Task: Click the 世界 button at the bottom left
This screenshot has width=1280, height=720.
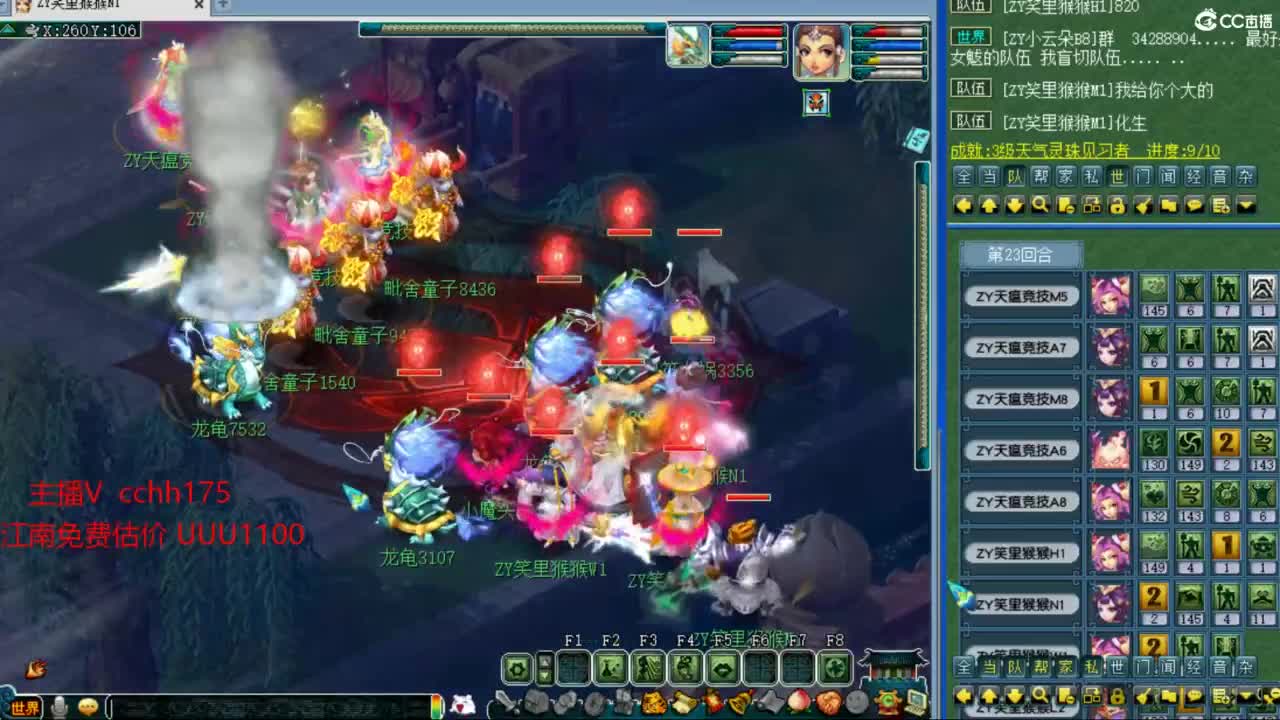Action: click(25, 707)
